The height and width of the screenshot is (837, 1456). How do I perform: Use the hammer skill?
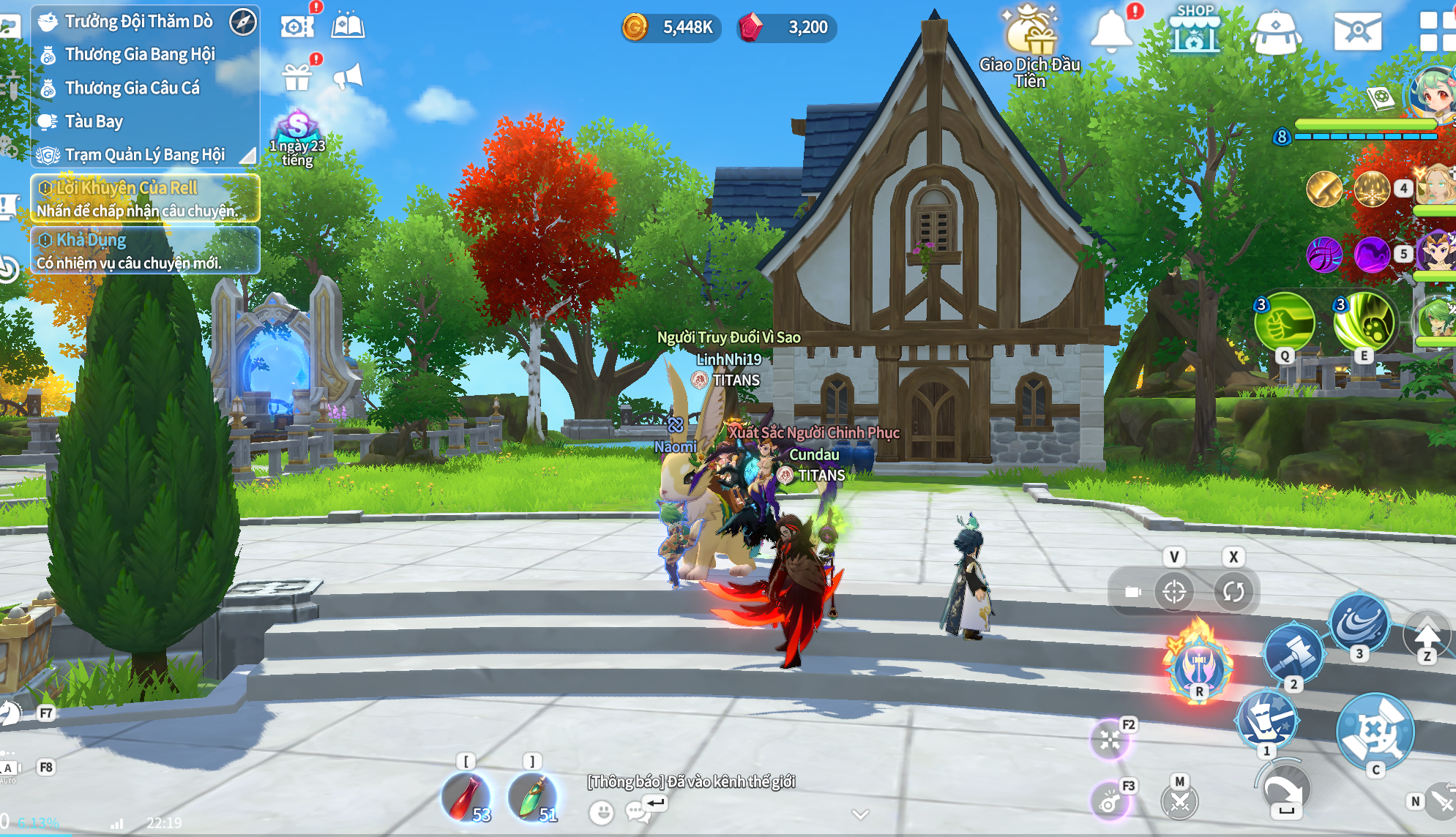[x=1293, y=653]
